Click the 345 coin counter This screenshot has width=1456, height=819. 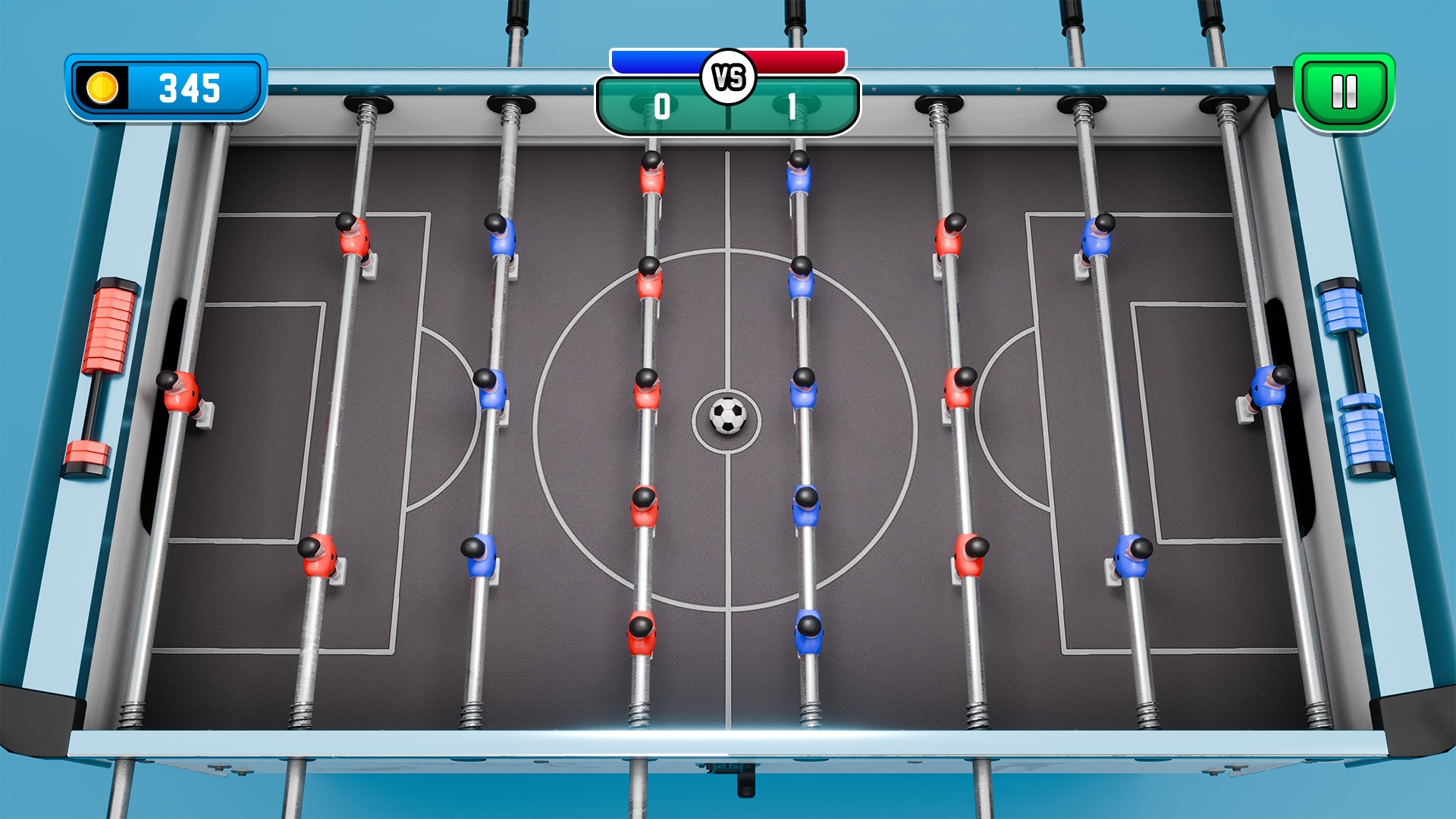188,89
